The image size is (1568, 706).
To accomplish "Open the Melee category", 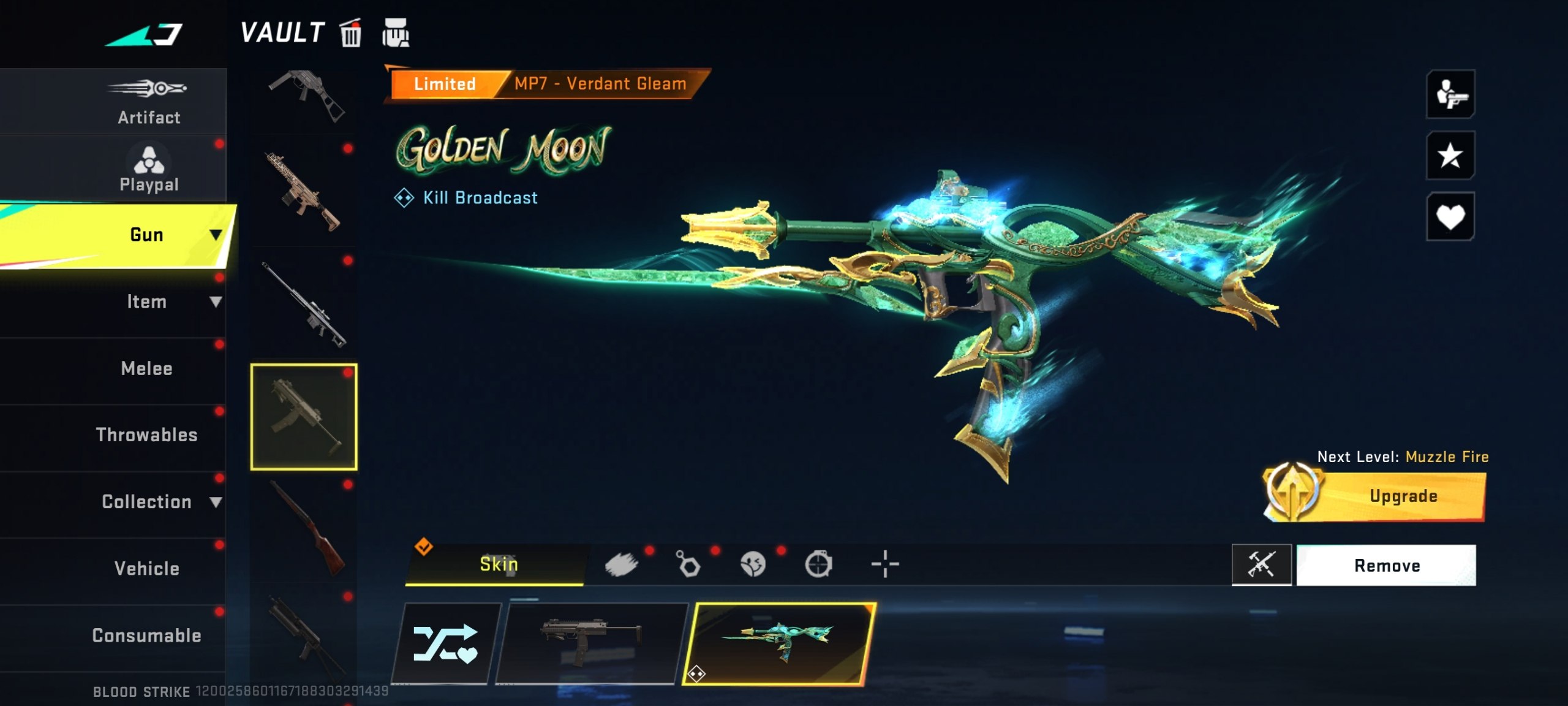I will [x=145, y=368].
